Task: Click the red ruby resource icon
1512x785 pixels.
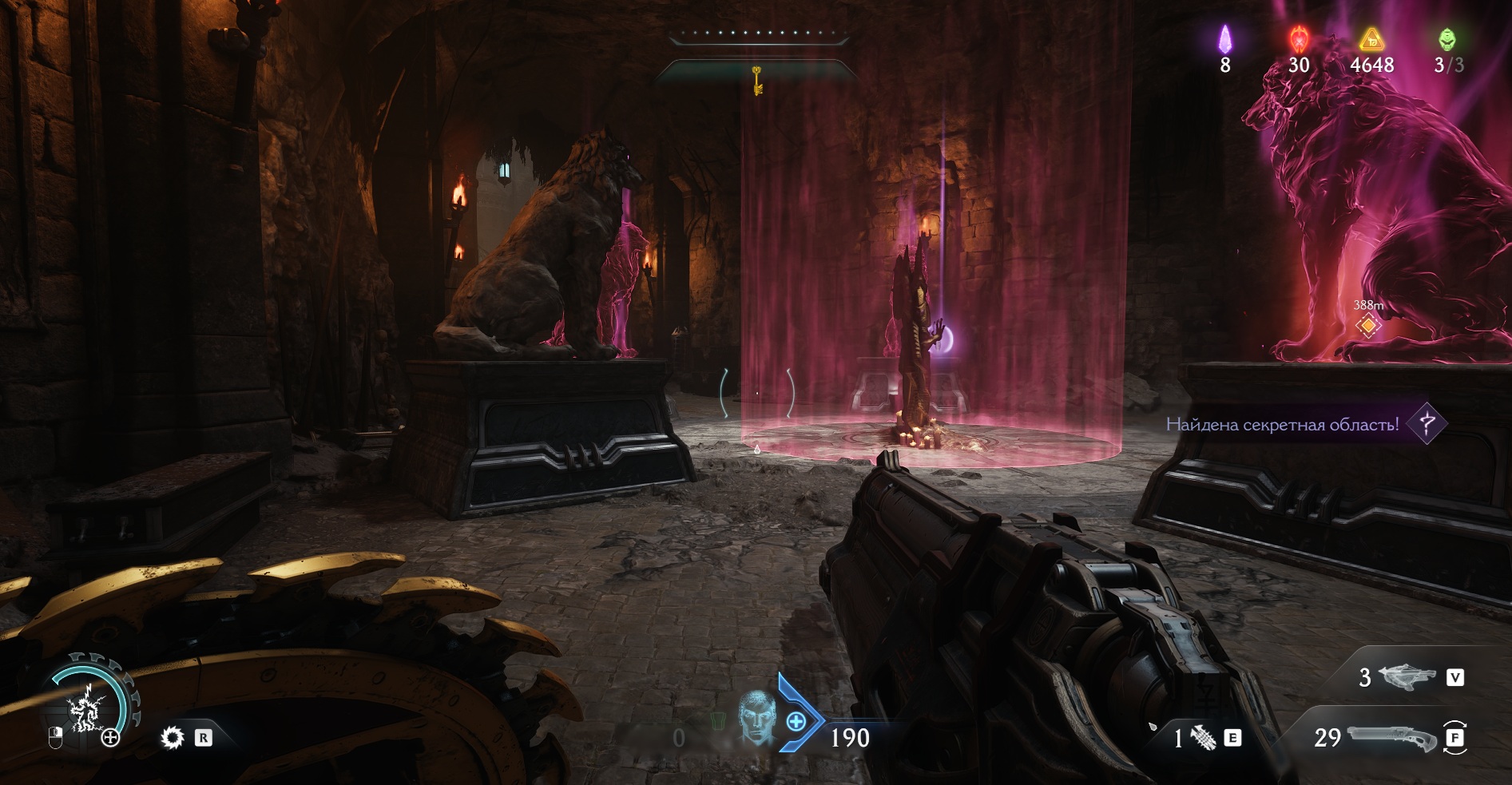Action: pyautogui.click(x=1299, y=38)
